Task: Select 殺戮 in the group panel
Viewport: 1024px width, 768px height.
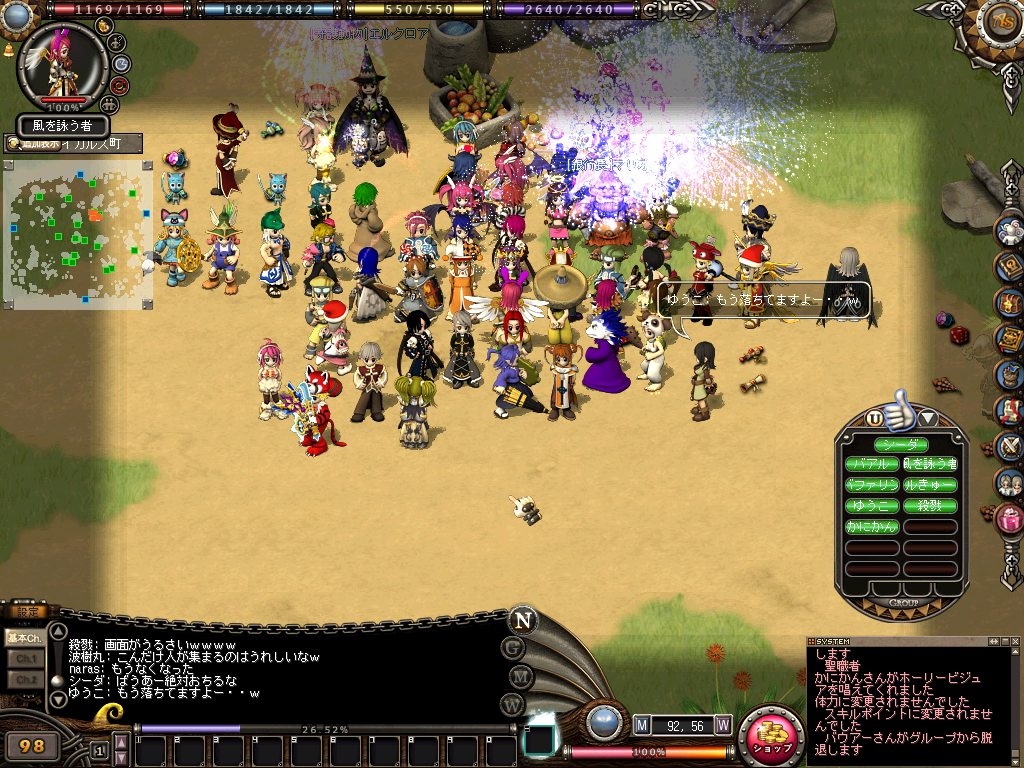Action: pos(930,506)
